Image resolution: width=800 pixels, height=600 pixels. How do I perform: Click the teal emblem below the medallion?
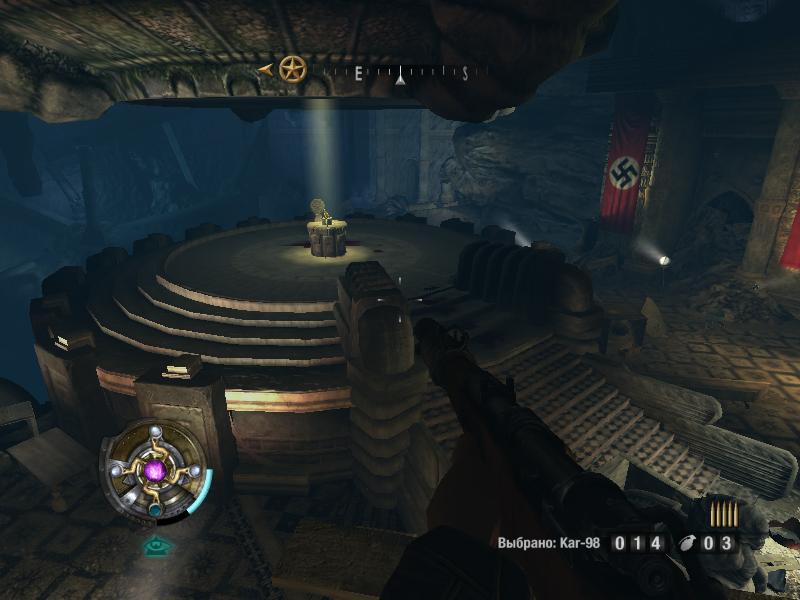(154, 546)
